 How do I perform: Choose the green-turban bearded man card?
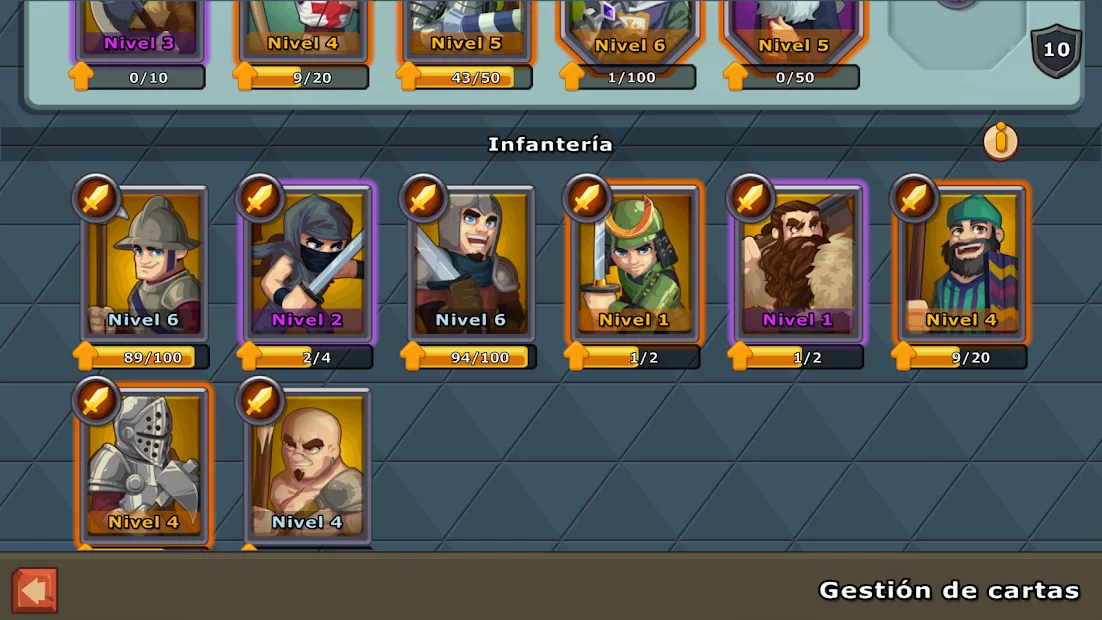(961, 264)
